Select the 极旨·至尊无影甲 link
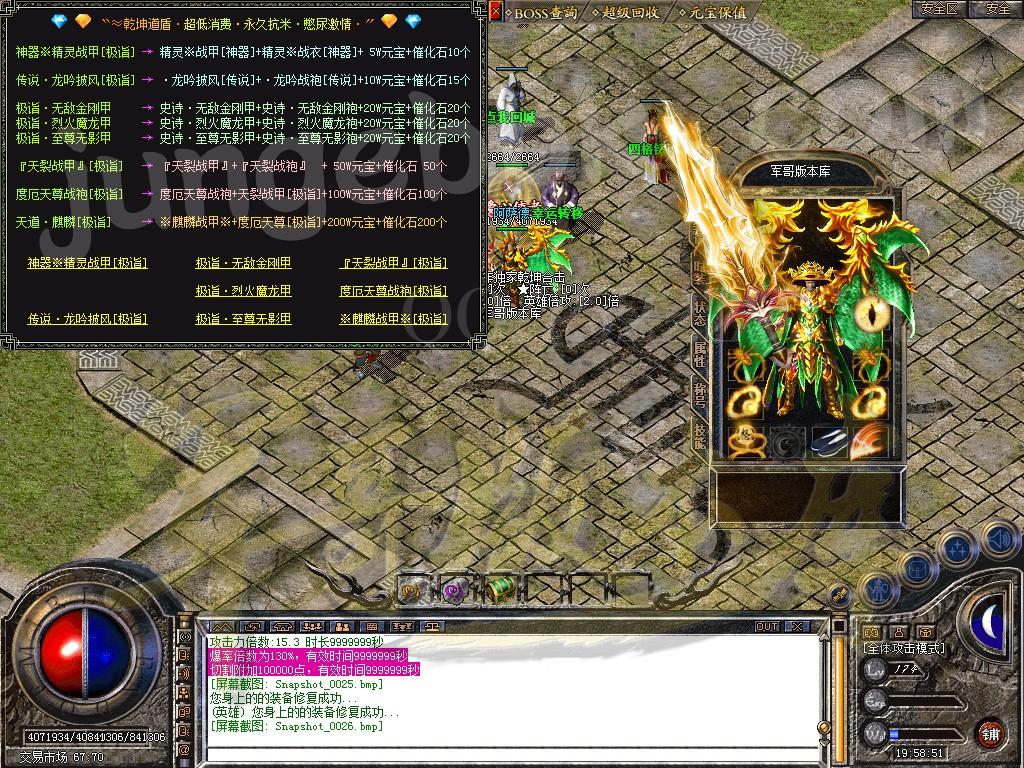1024x768 pixels. [243, 319]
